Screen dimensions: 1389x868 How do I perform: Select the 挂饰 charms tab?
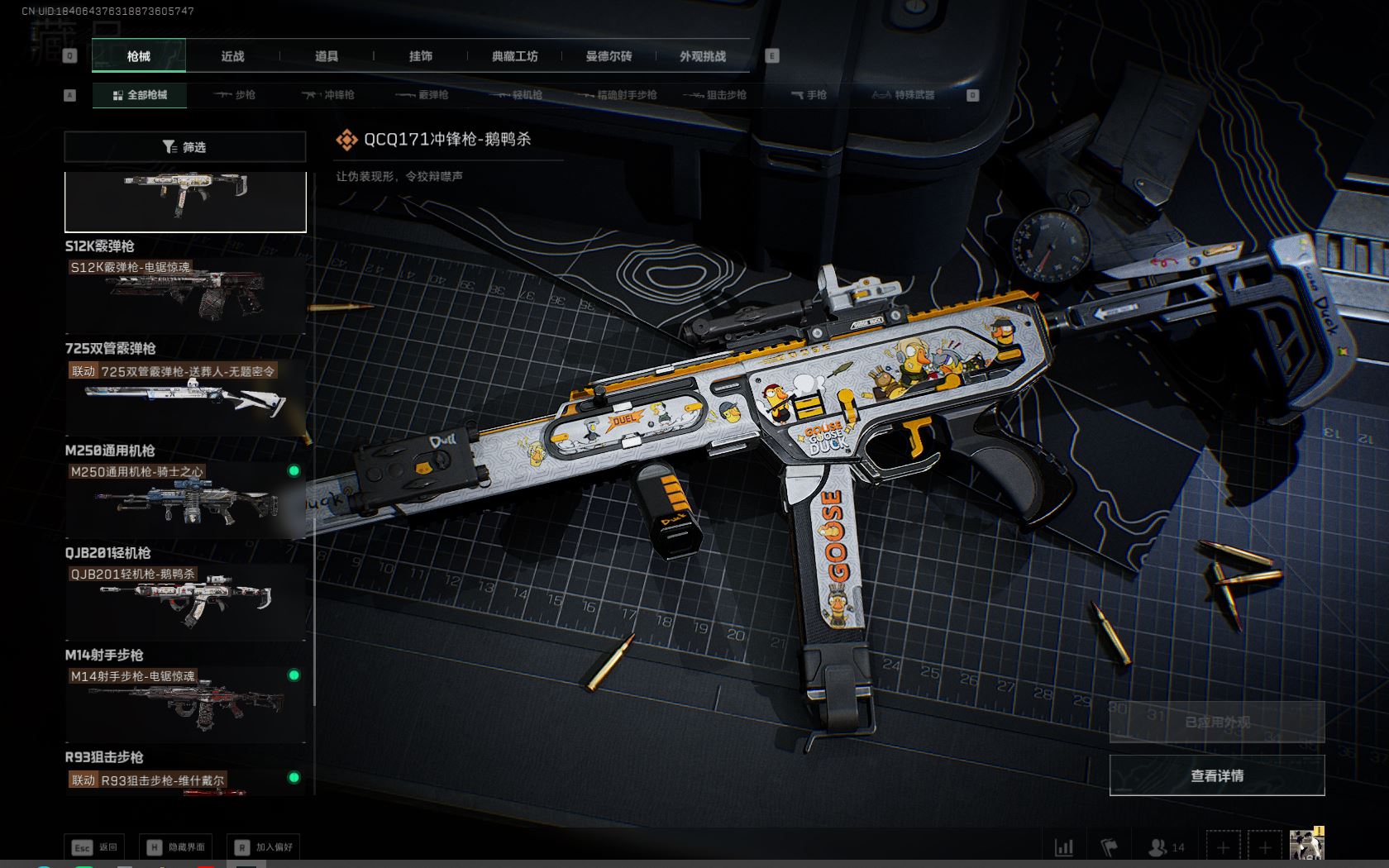click(421, 56)
